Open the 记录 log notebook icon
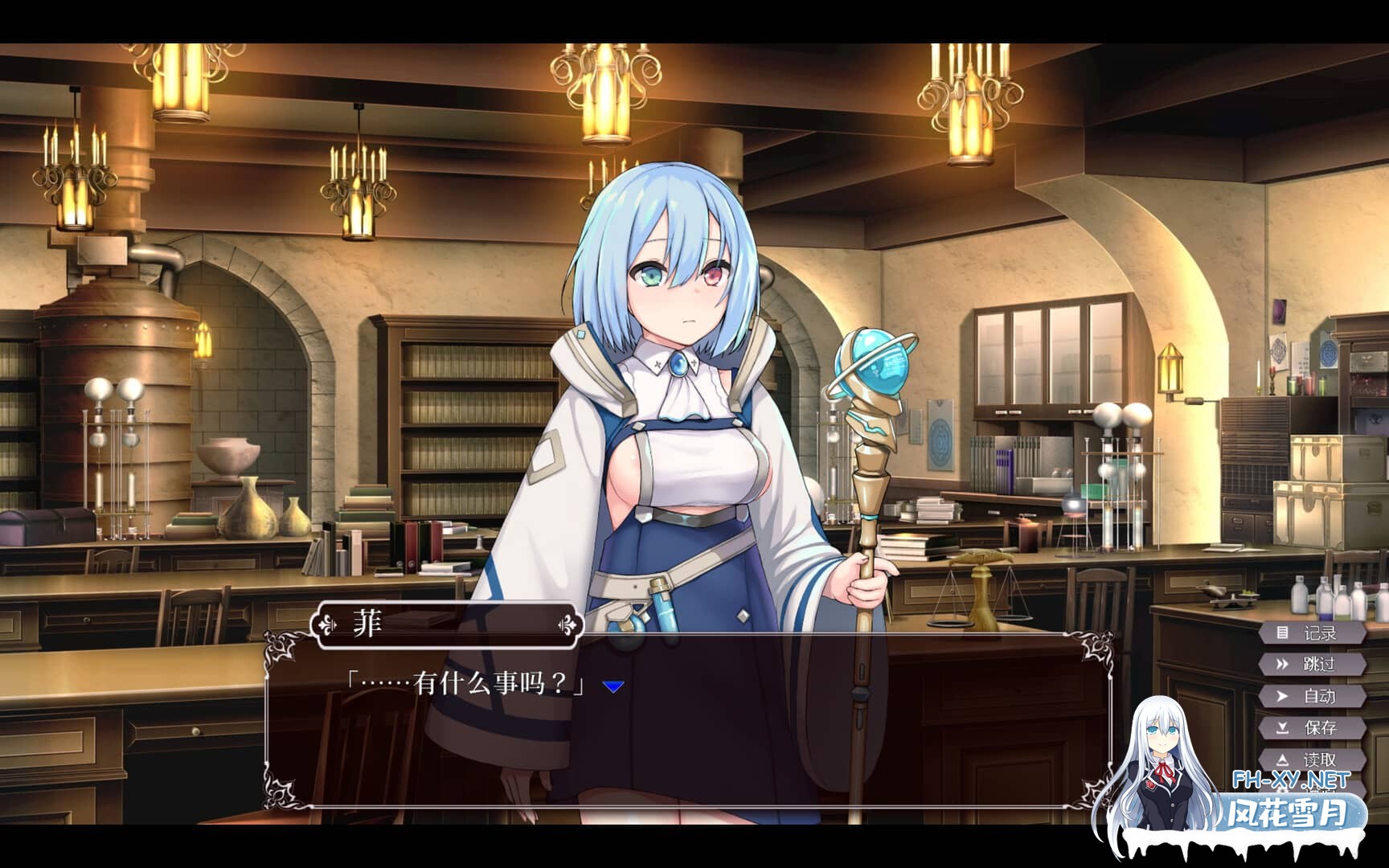The height and width of the screenshot is (868, 1389). click(1281, 633)
